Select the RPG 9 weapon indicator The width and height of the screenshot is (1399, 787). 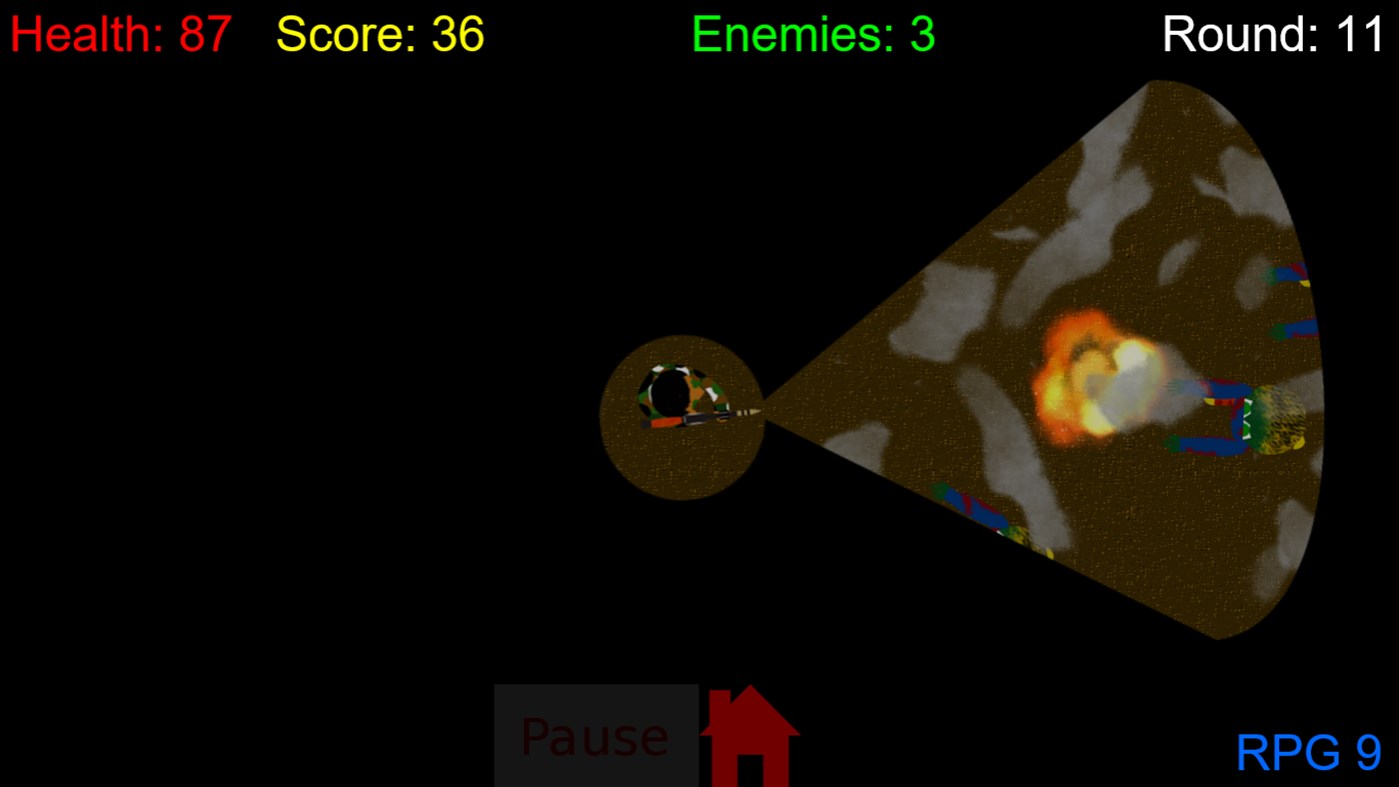click(1310, 753)
